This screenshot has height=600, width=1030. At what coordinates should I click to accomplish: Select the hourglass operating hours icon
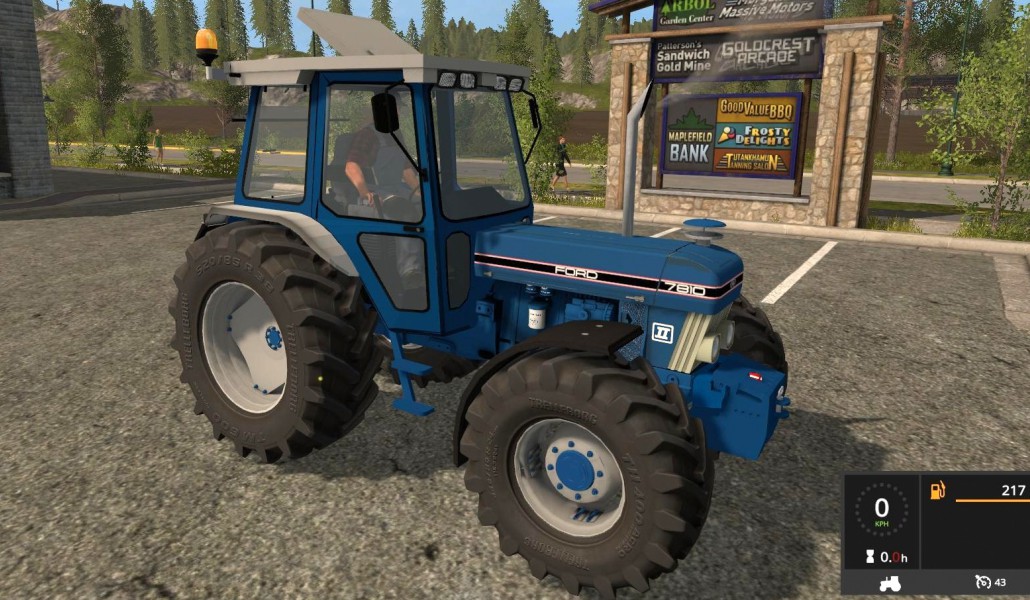point(870,557)
